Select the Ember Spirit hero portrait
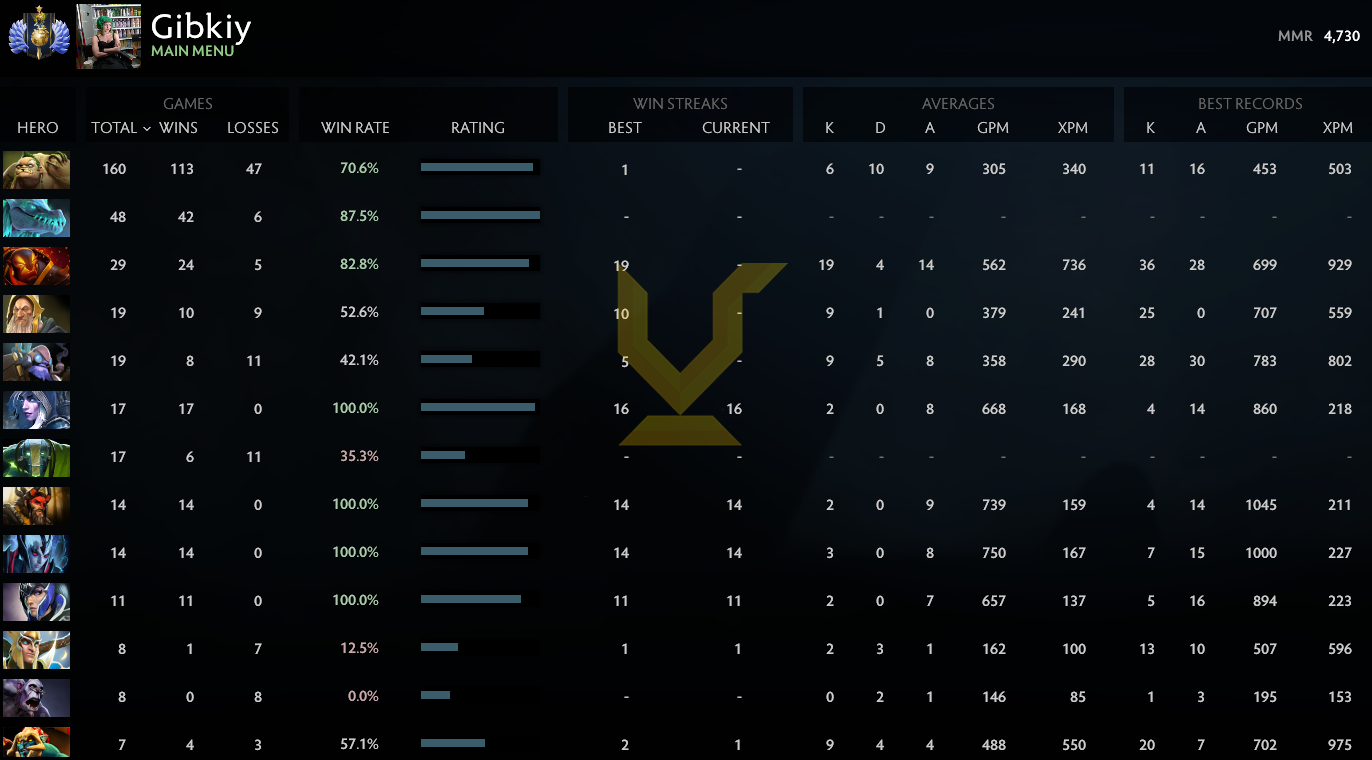The width and height of the screenshot is (1372, 760). pyautogui.click(x=36, y=266)
